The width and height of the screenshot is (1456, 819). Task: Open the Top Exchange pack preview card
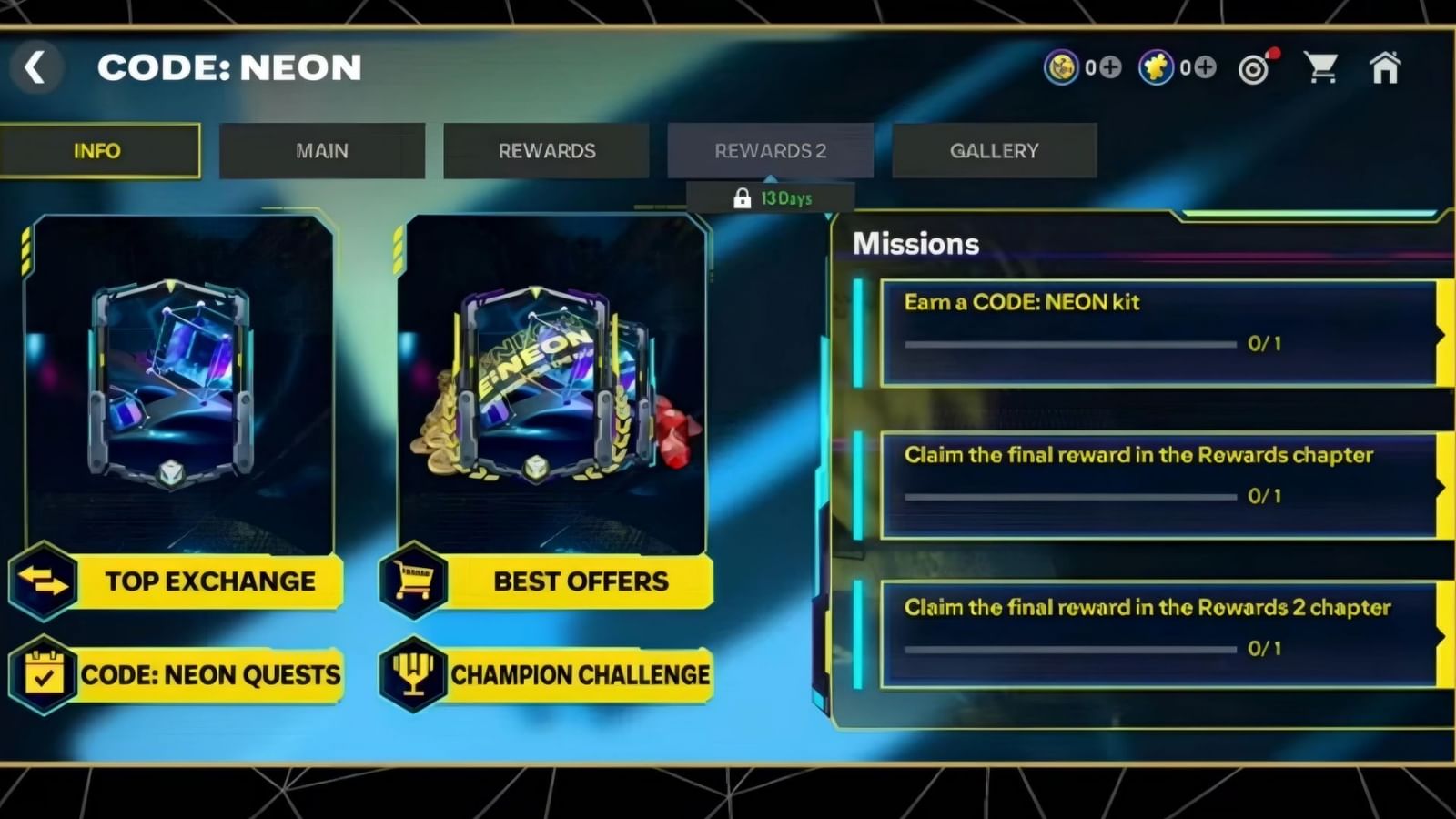click(180, 382)
